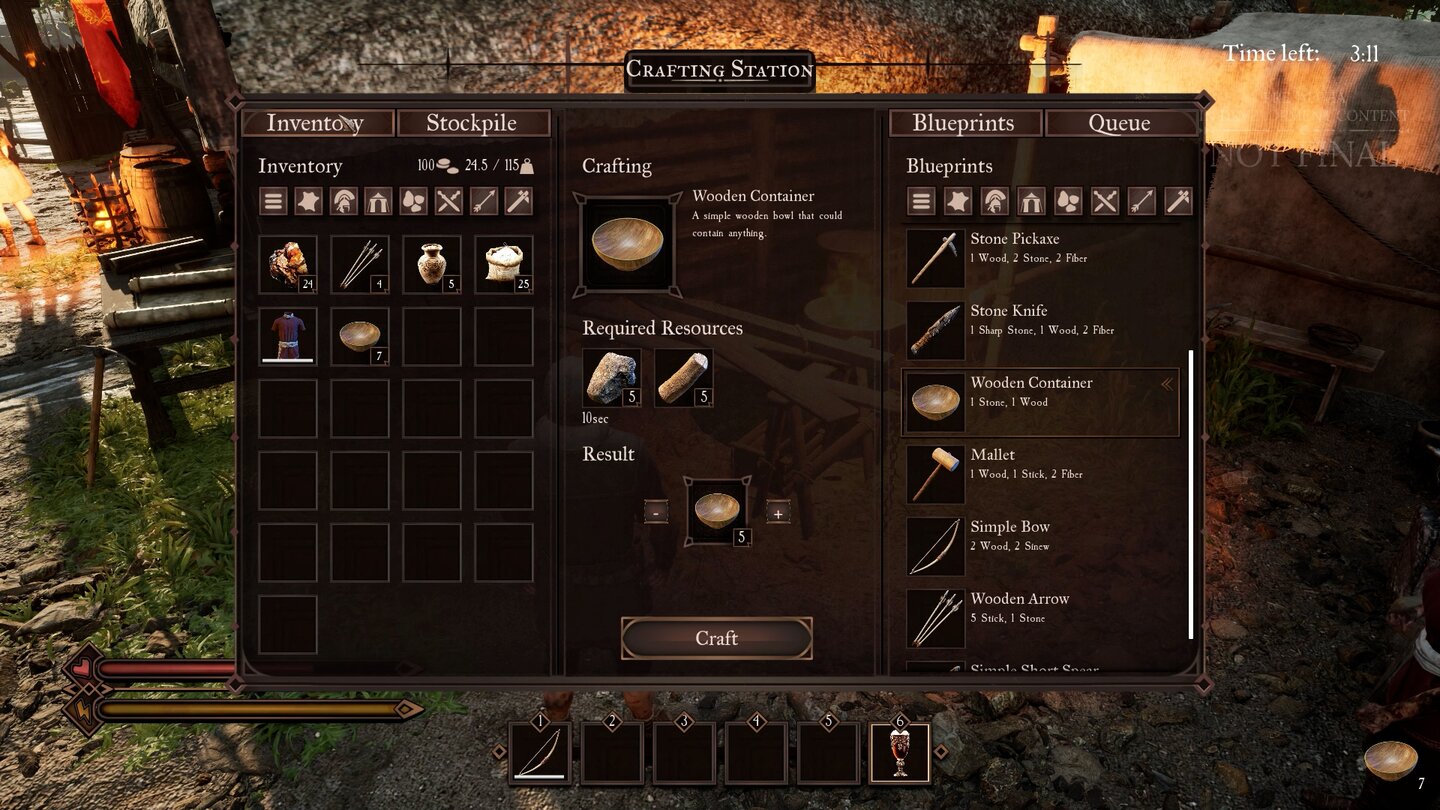
Task: Click the Wooden Container blueprint row
Action: point(1040,402)
